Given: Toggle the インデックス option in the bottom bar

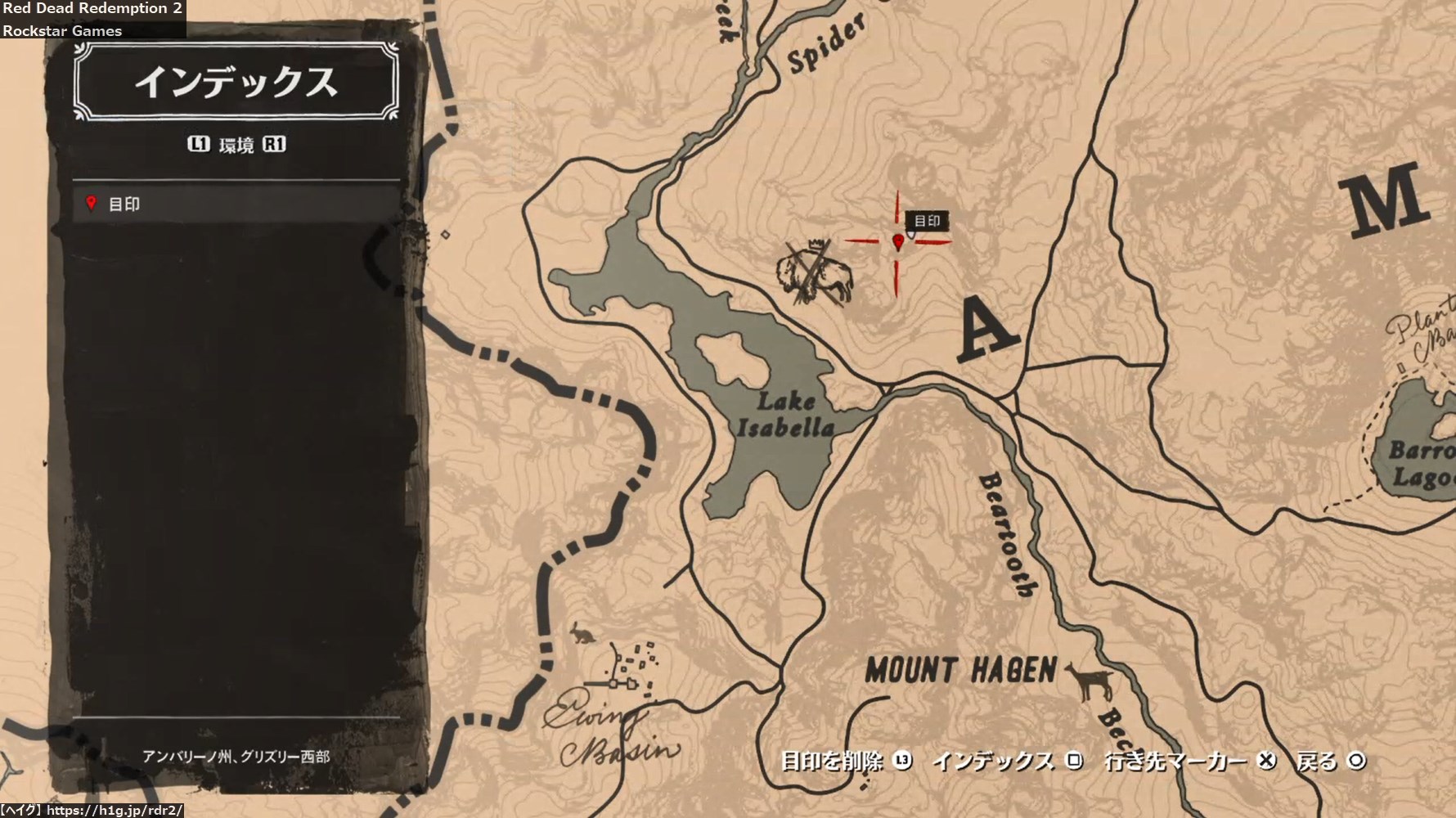Looking at the screenshot, I should [x=1006, y=761].
